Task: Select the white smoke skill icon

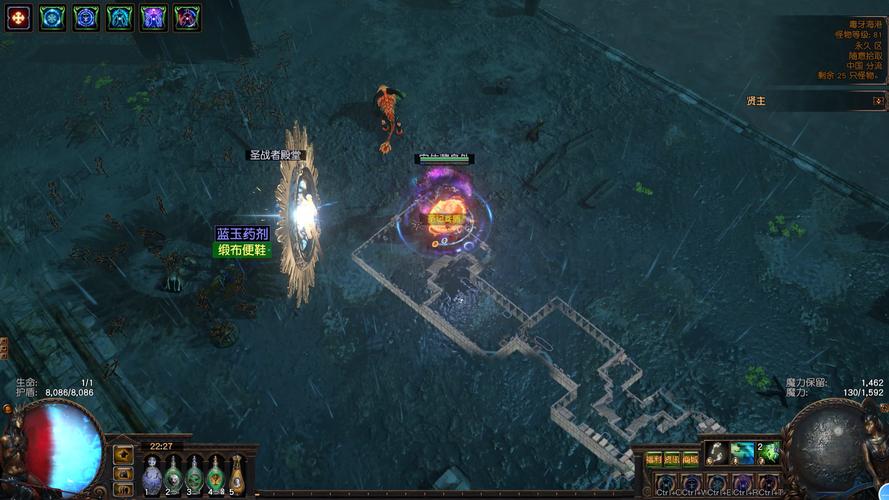Action: tap(715, 453)
